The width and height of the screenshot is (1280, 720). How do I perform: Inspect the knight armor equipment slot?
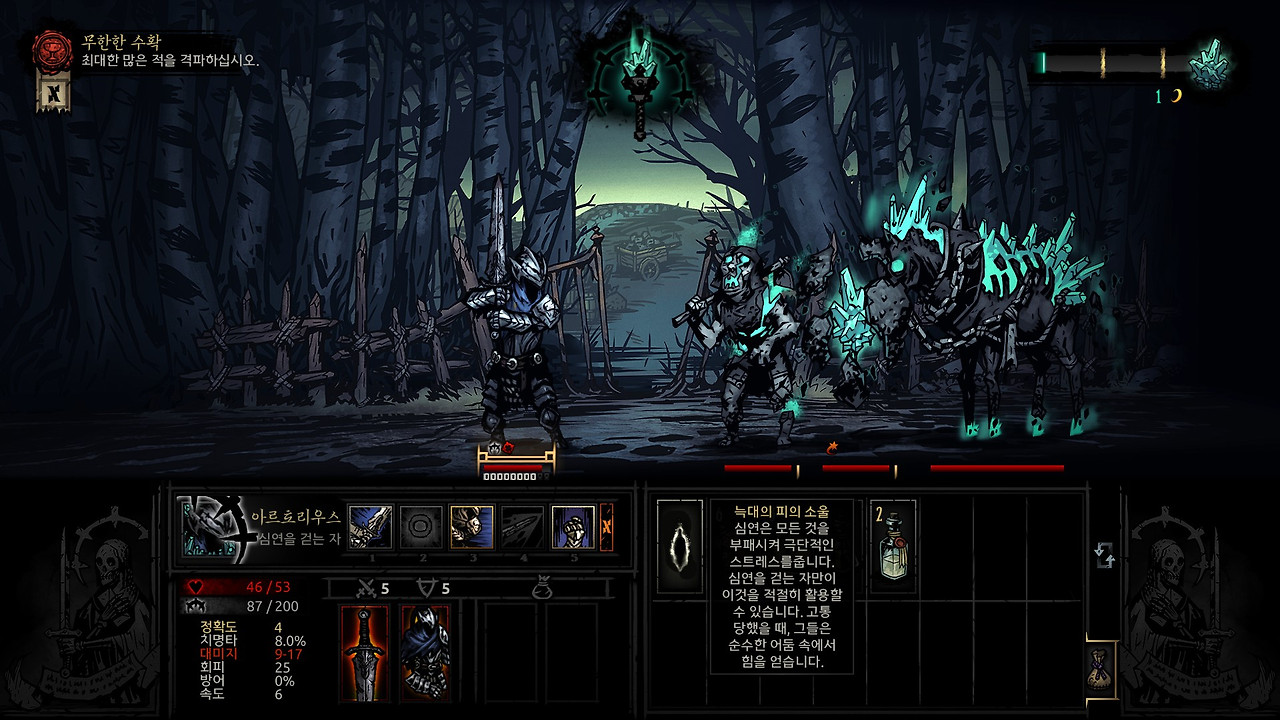point(424,652)
